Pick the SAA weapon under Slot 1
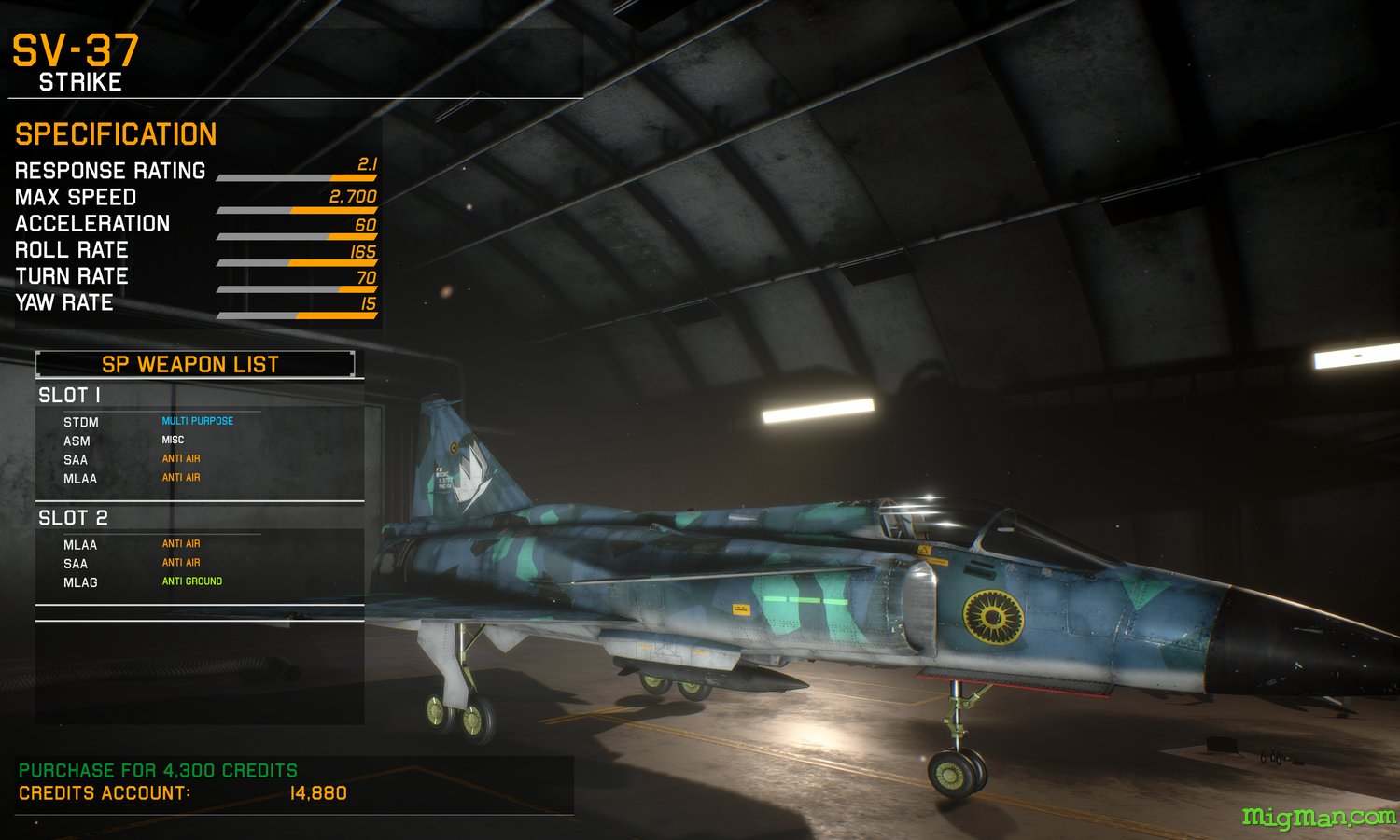 click(x=76, y=459)
